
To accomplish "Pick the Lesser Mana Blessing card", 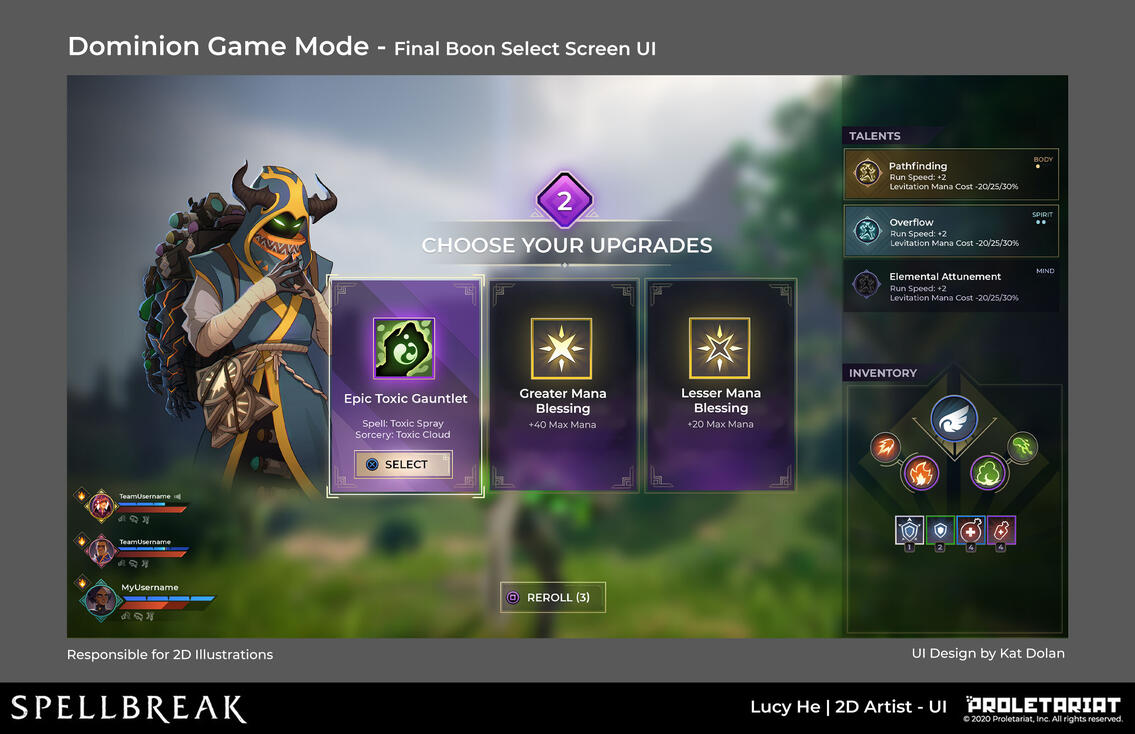I will (720, 385).
